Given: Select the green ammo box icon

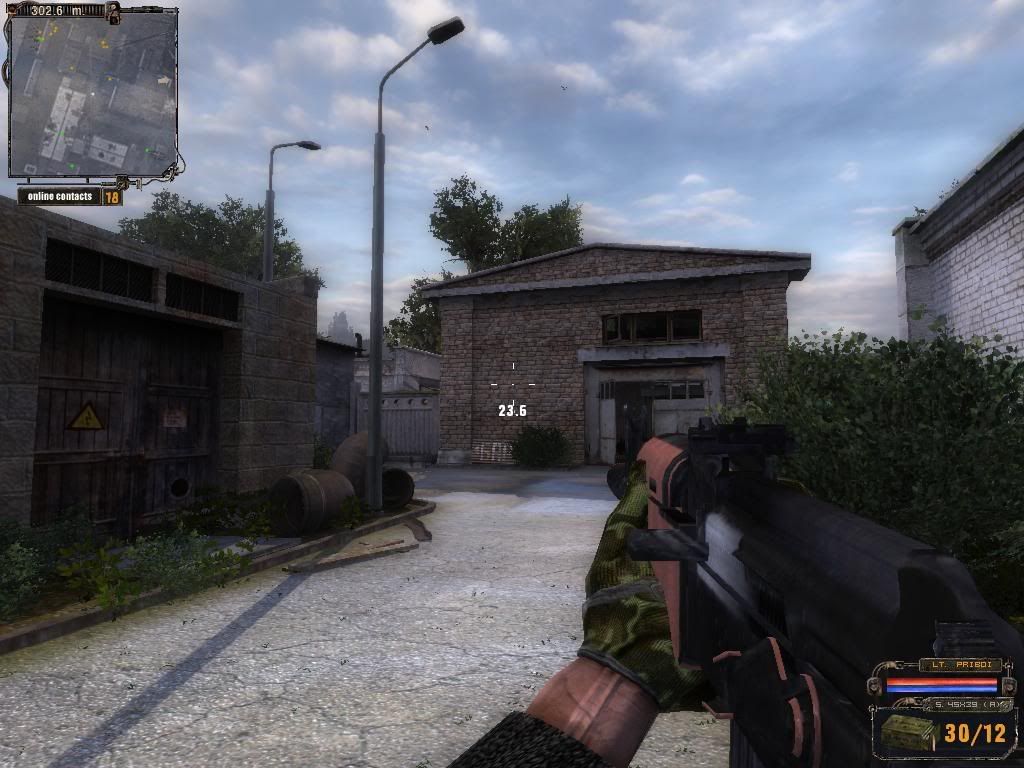Looking at the screenshot, I should (908, 733).
